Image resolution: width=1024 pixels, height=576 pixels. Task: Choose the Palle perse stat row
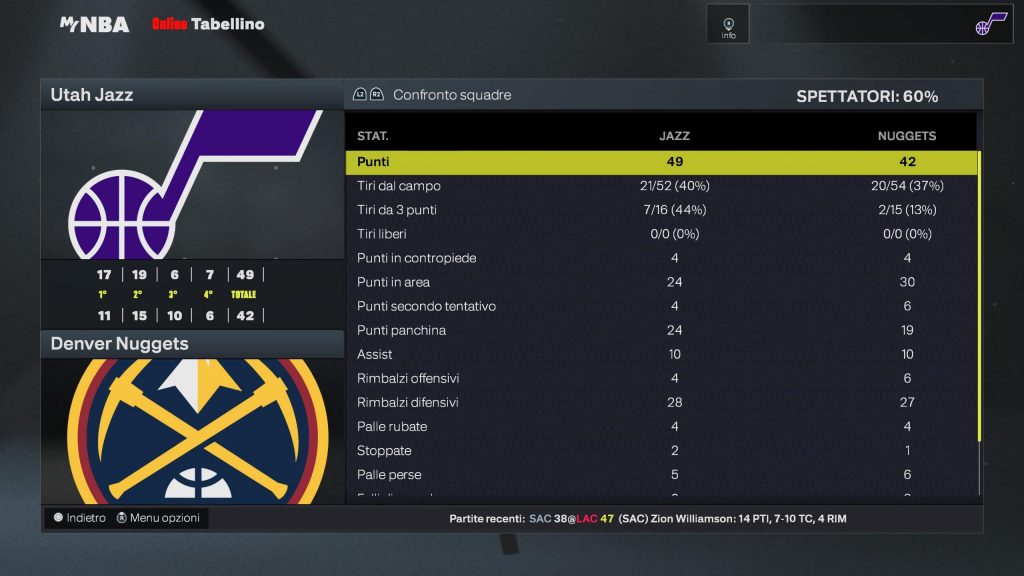660,474
